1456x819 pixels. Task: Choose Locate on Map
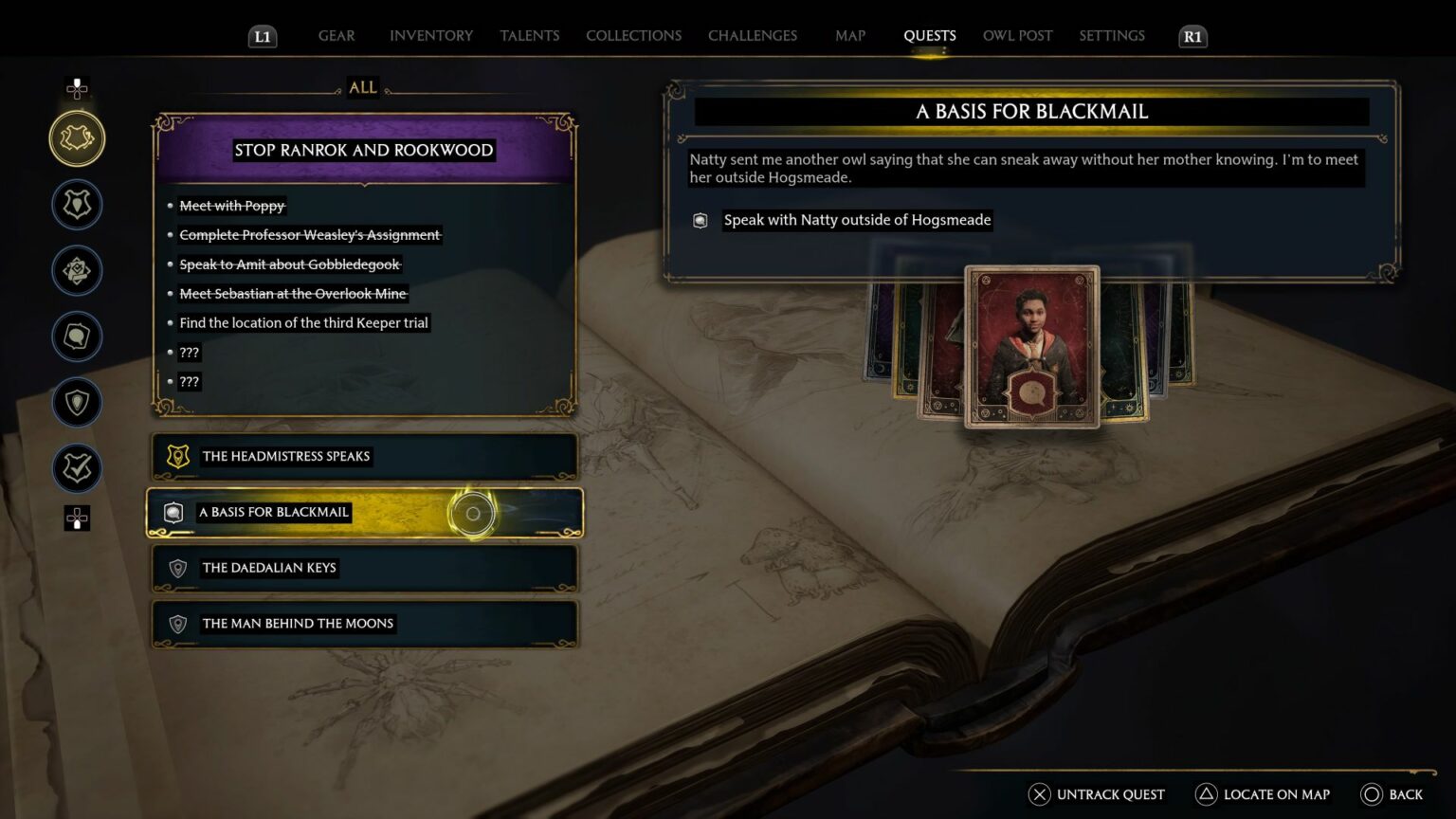(x=1263, y=794)
